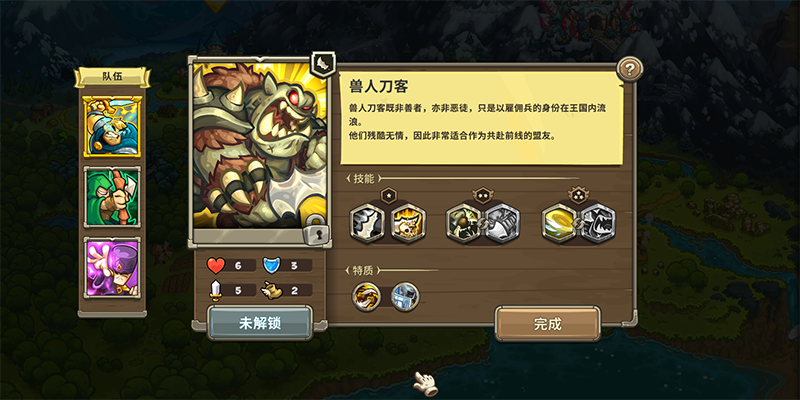Tap the 未解锁 (Locked) button
The image size is (800, 400).
click(x=260, y=324)
